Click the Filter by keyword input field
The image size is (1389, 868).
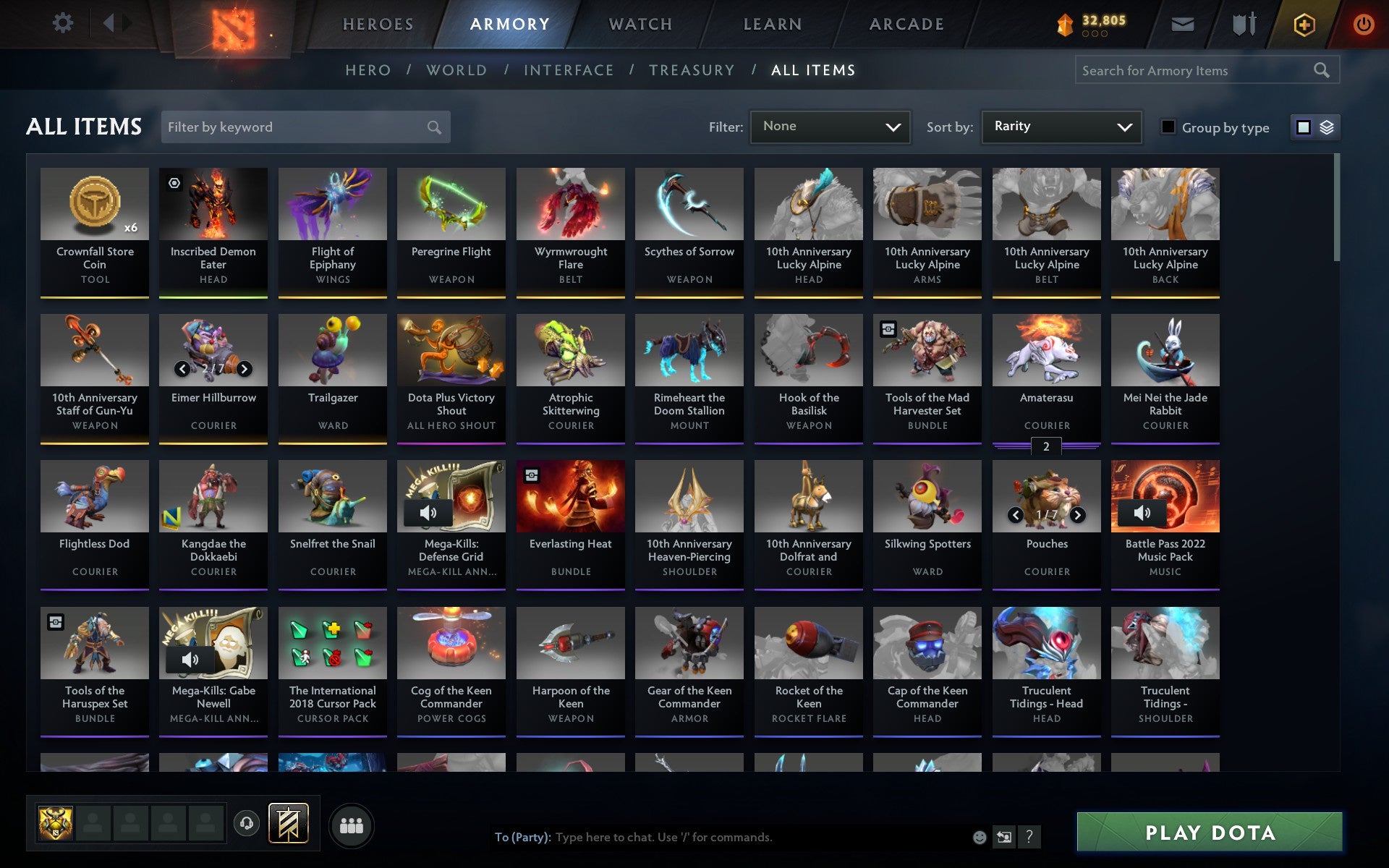[304, 127]
